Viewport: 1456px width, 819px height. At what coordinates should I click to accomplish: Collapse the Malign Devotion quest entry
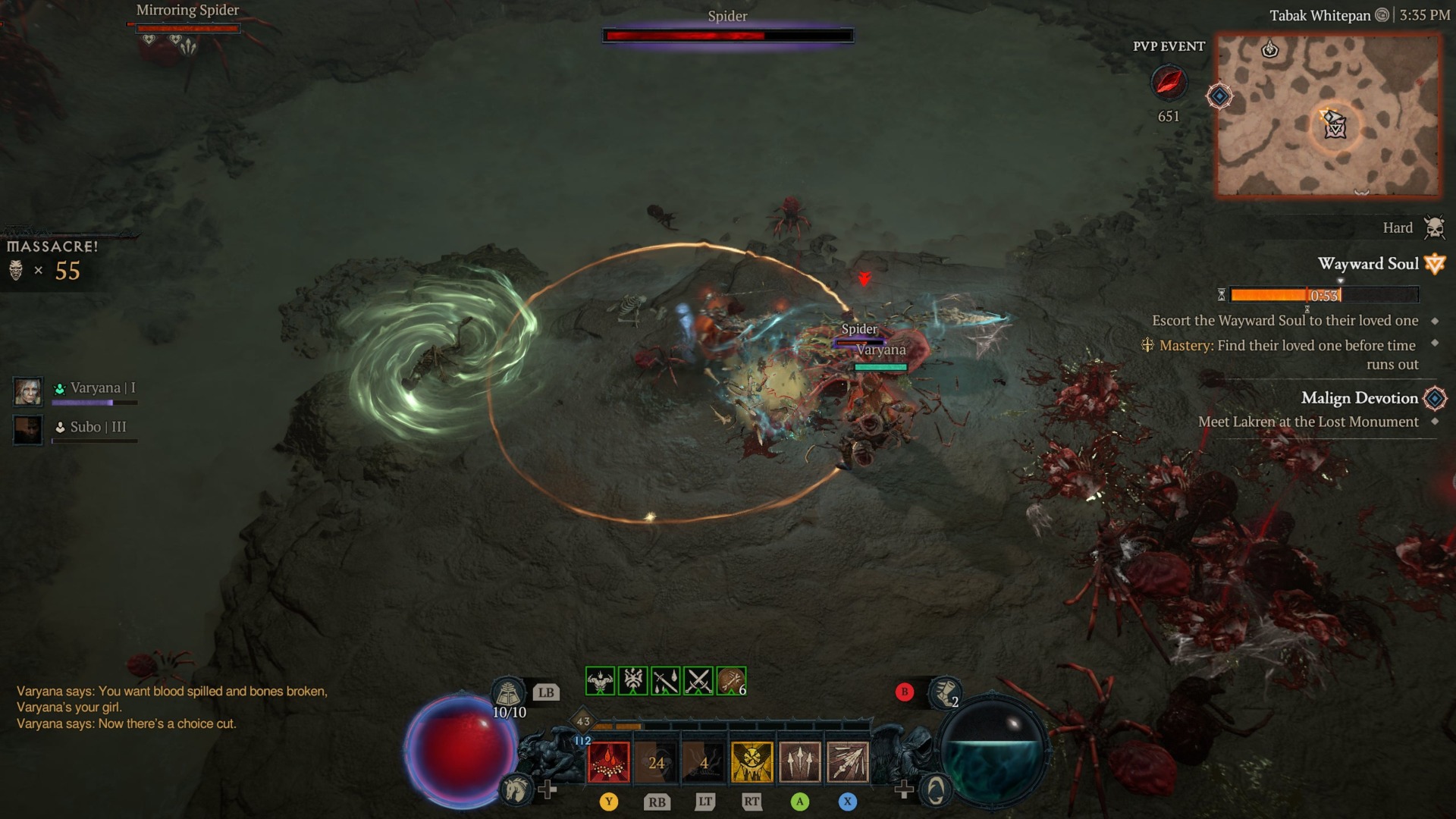coord(1360,398)
